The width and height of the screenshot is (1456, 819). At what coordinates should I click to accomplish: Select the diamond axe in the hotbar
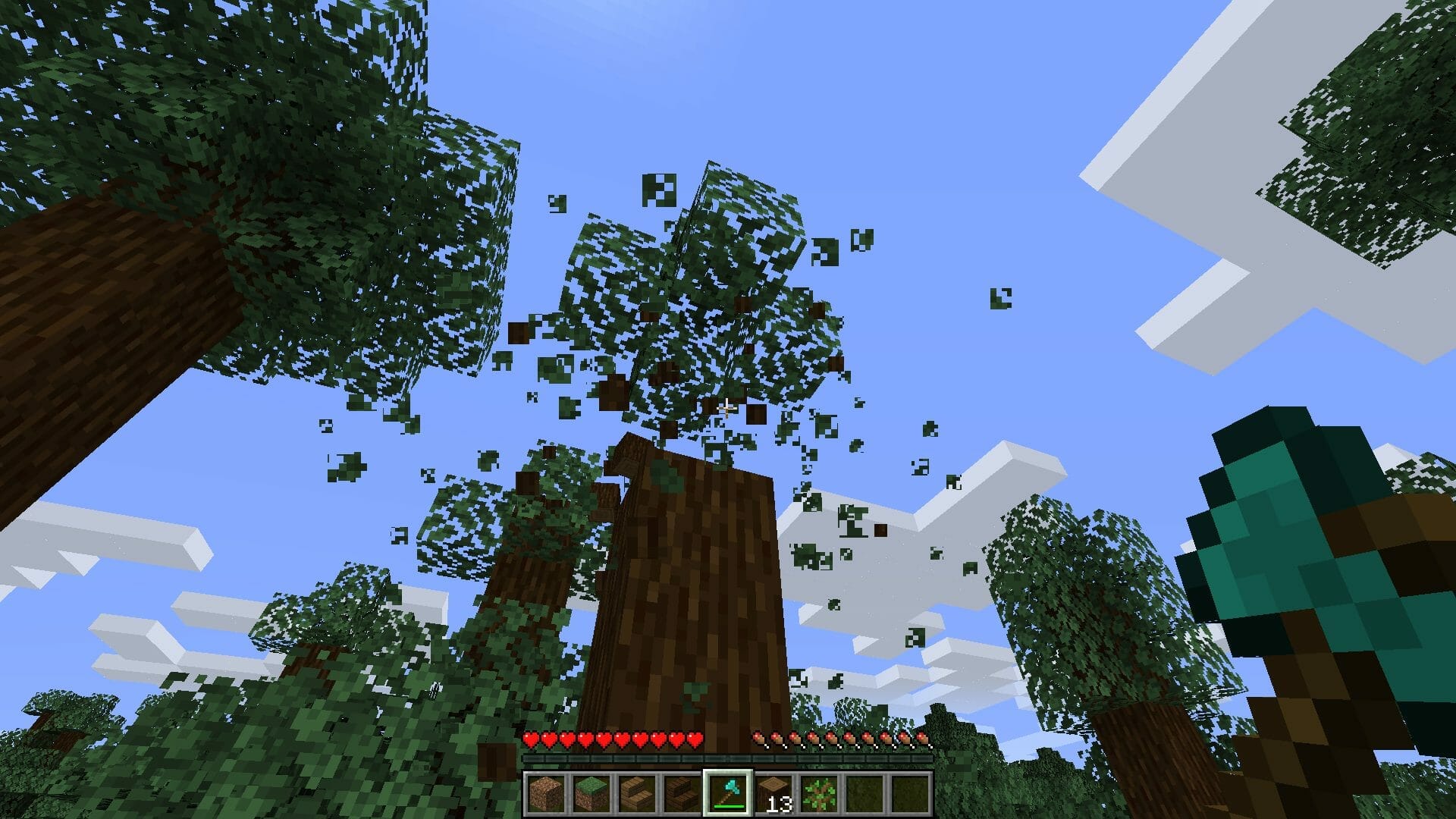coord(727,792)
